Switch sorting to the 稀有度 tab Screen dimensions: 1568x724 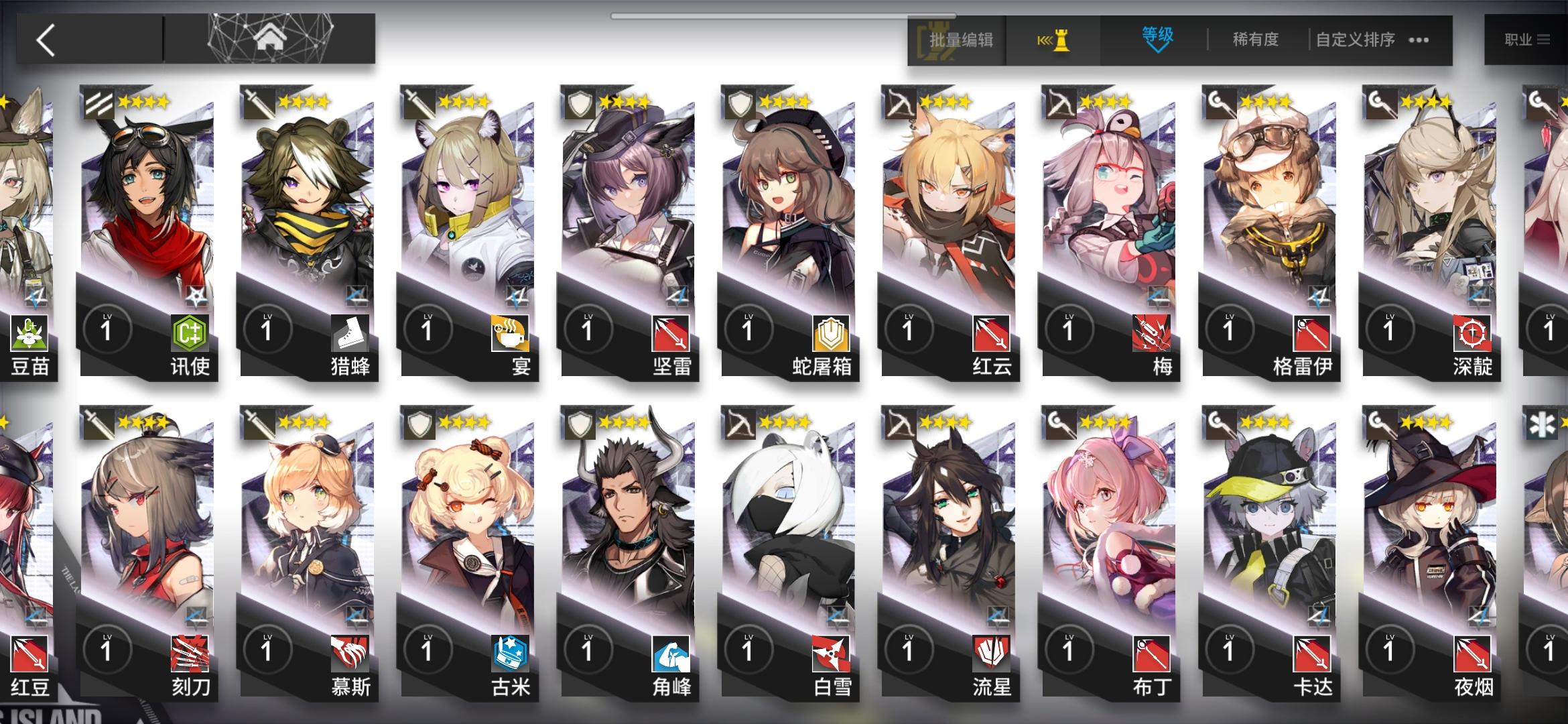[x=1257, y=40]
